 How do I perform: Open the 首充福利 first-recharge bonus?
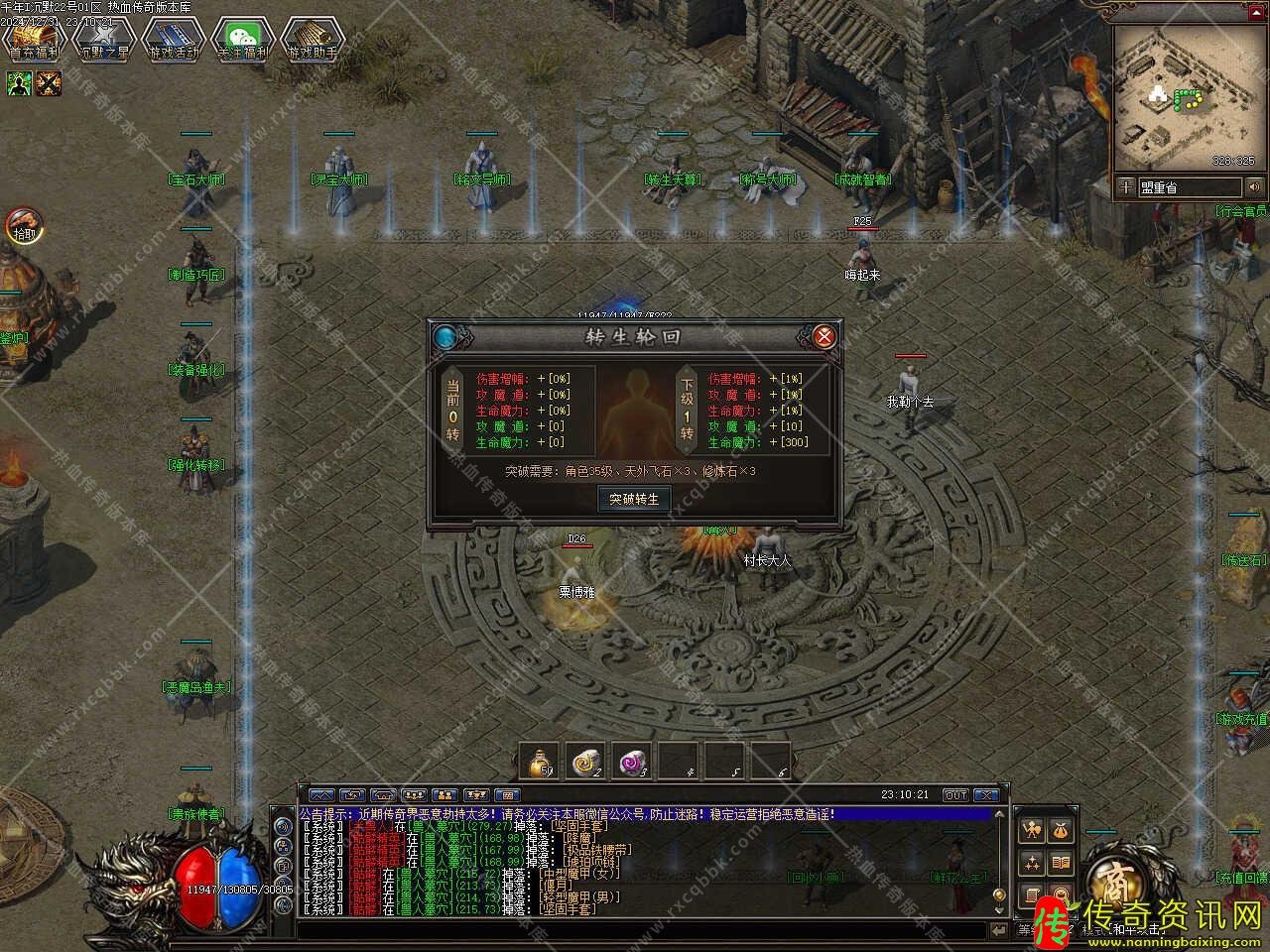click(33, 40)
